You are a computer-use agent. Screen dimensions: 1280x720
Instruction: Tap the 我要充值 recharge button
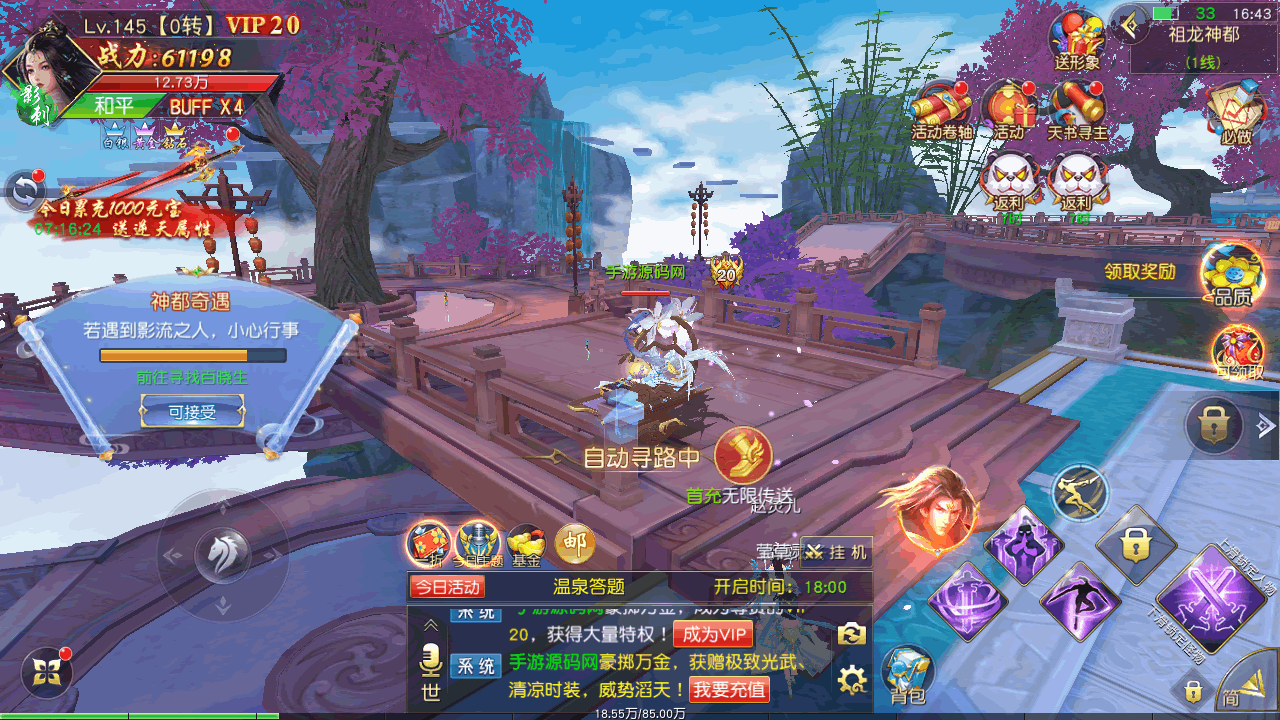click(x=729, y=689)
